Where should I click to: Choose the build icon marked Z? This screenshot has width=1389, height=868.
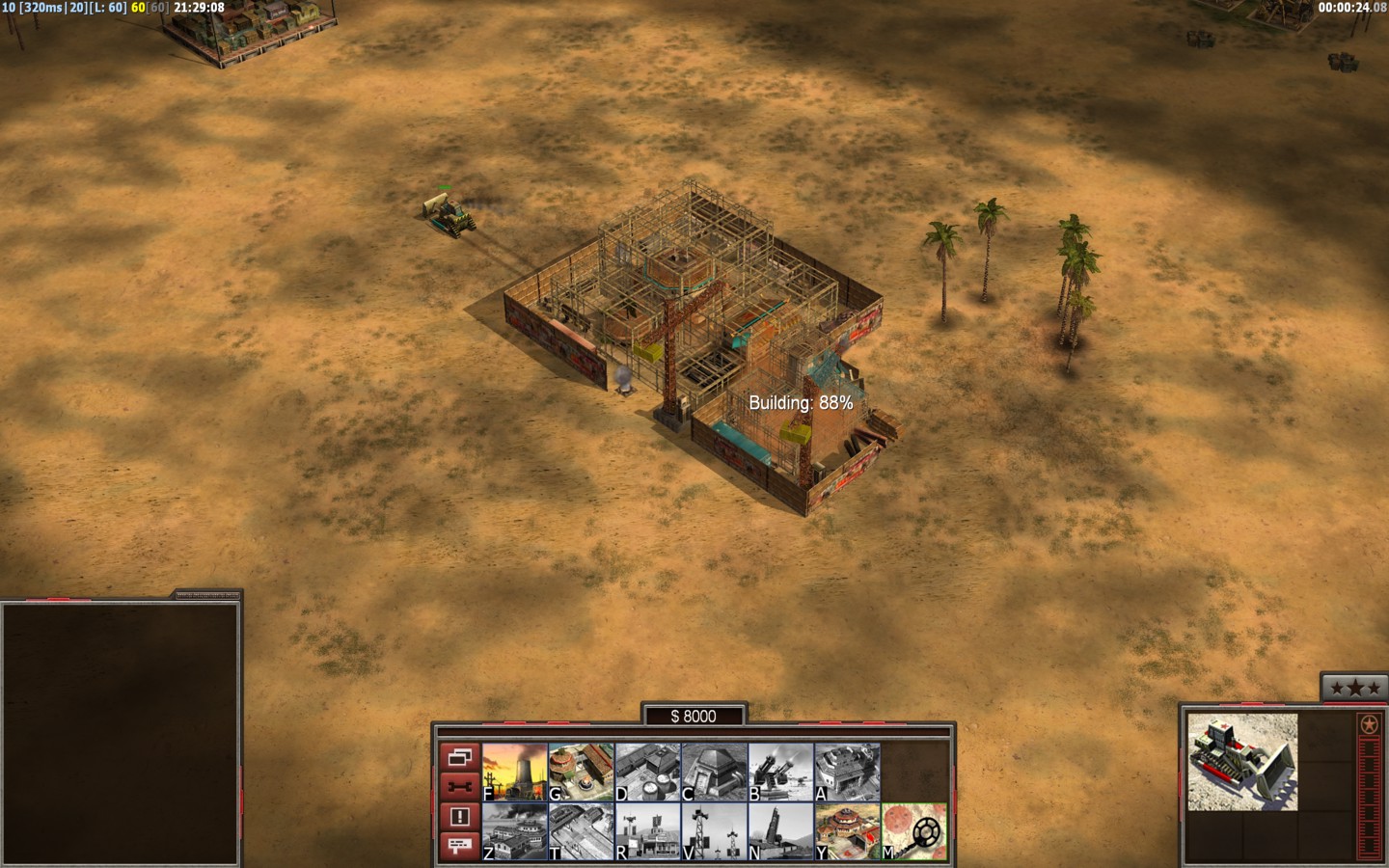515,831
